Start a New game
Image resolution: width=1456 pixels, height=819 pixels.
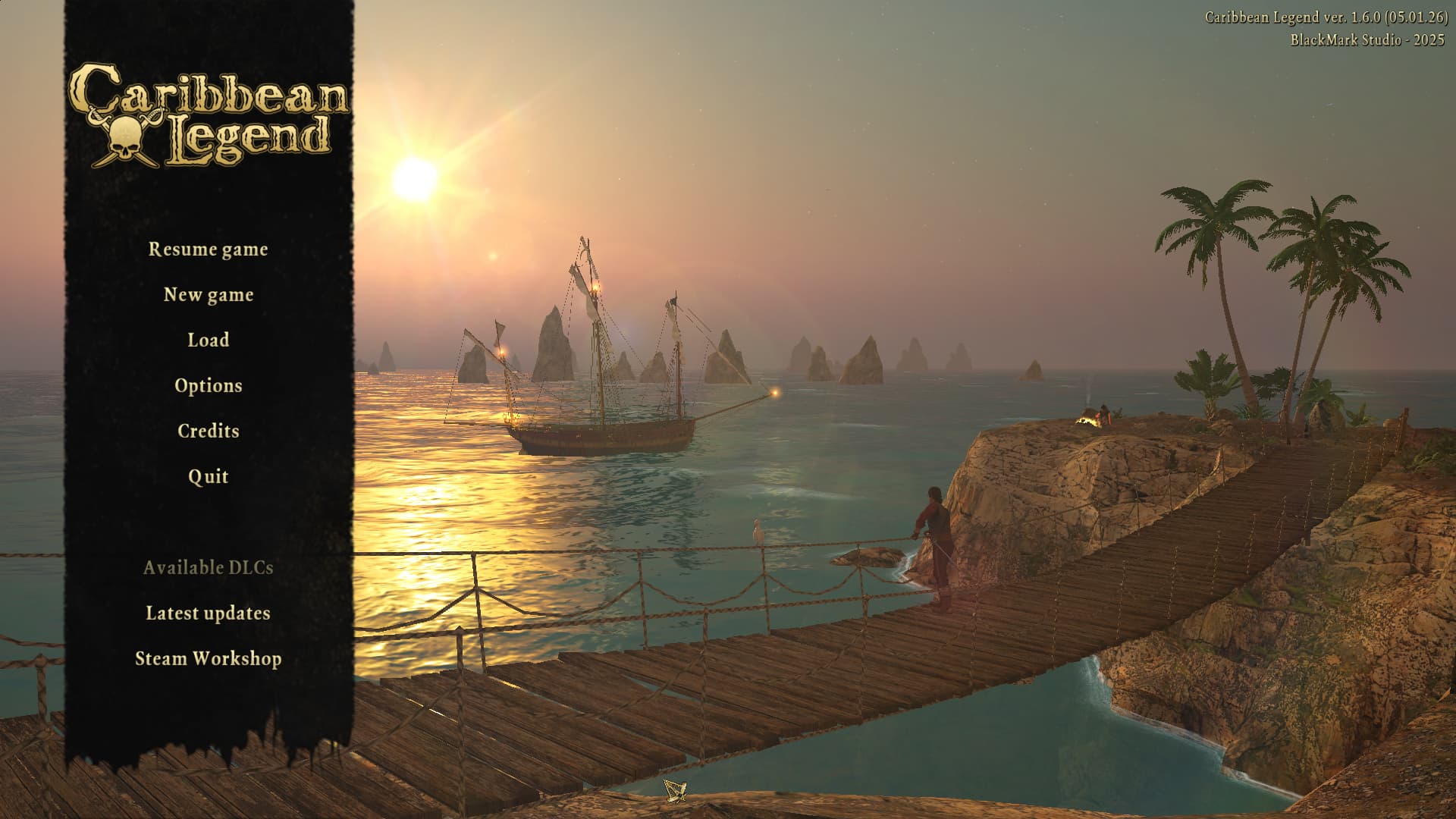[208, 295]
